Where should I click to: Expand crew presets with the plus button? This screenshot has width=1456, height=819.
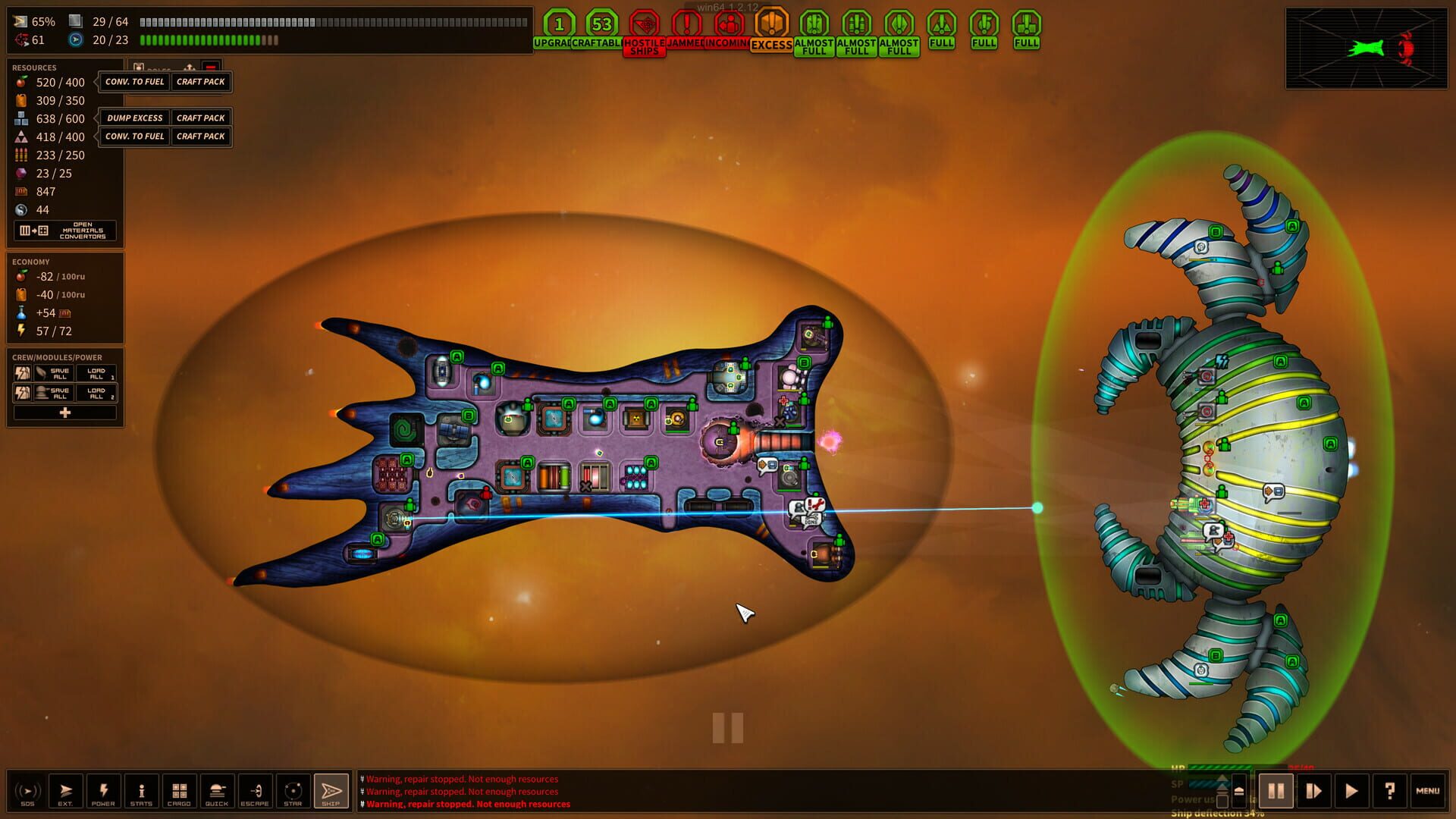(65, 412)
